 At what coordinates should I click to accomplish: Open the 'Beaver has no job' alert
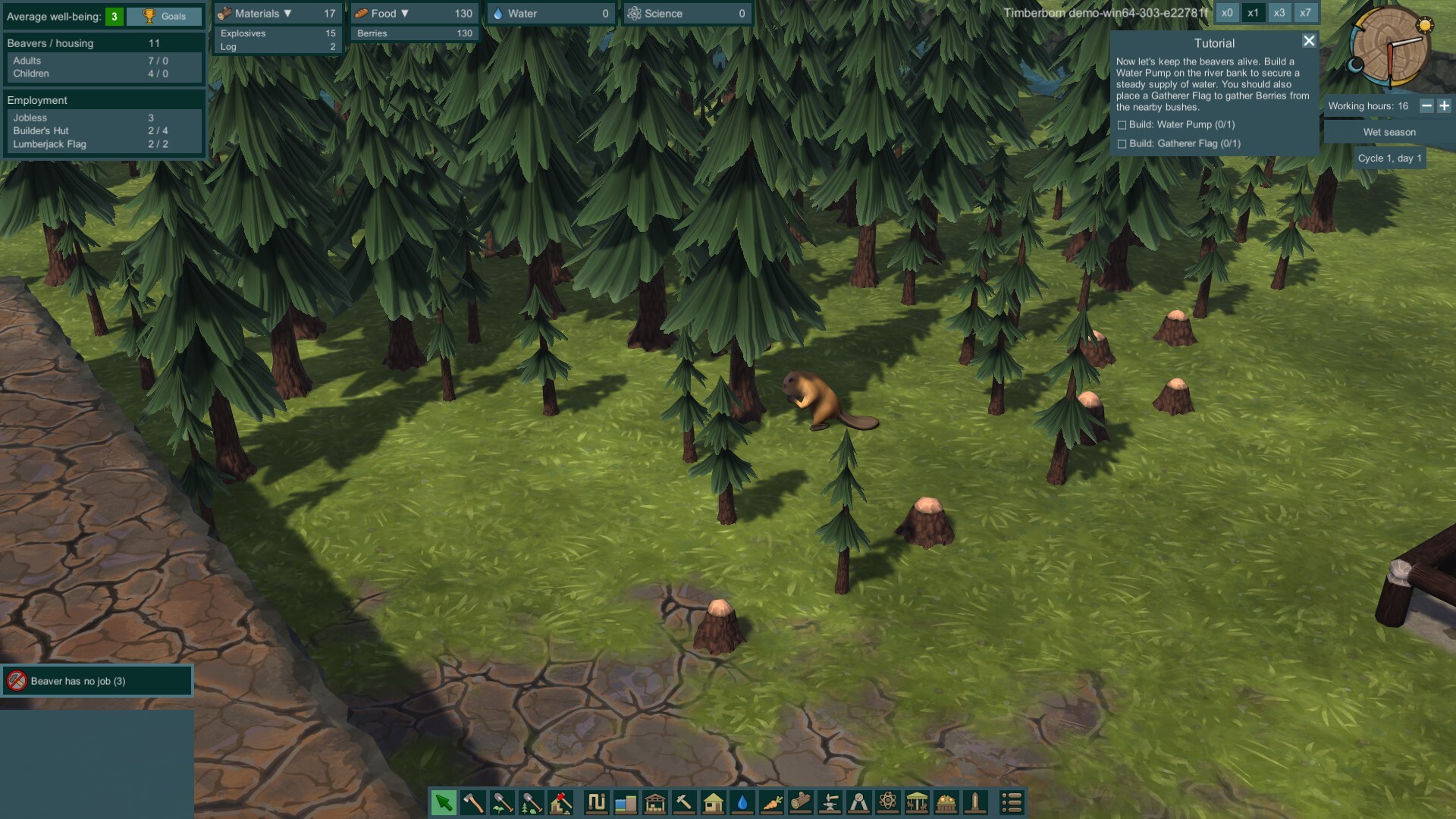point(97,681)
